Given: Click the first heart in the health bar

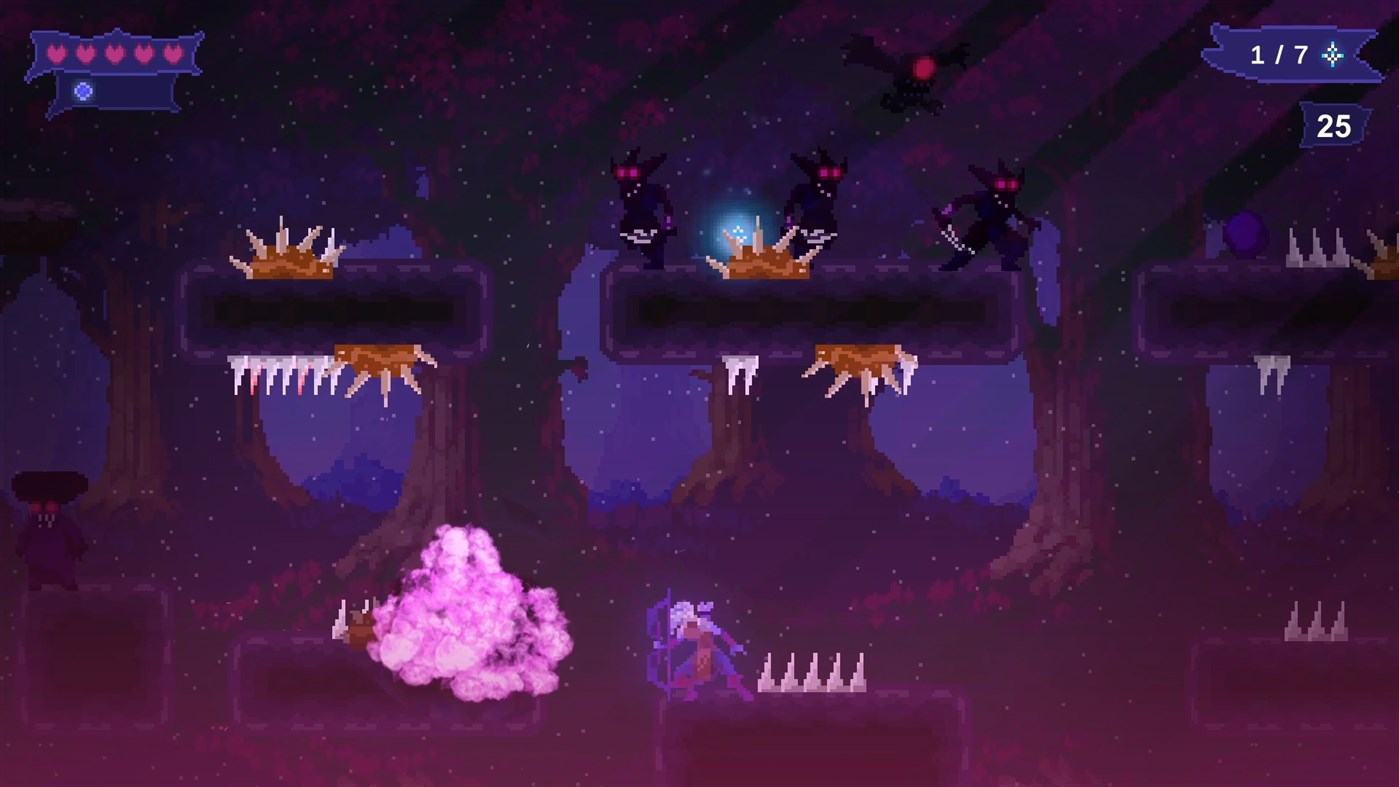Looking at the screenshot, I should (56, 52).
